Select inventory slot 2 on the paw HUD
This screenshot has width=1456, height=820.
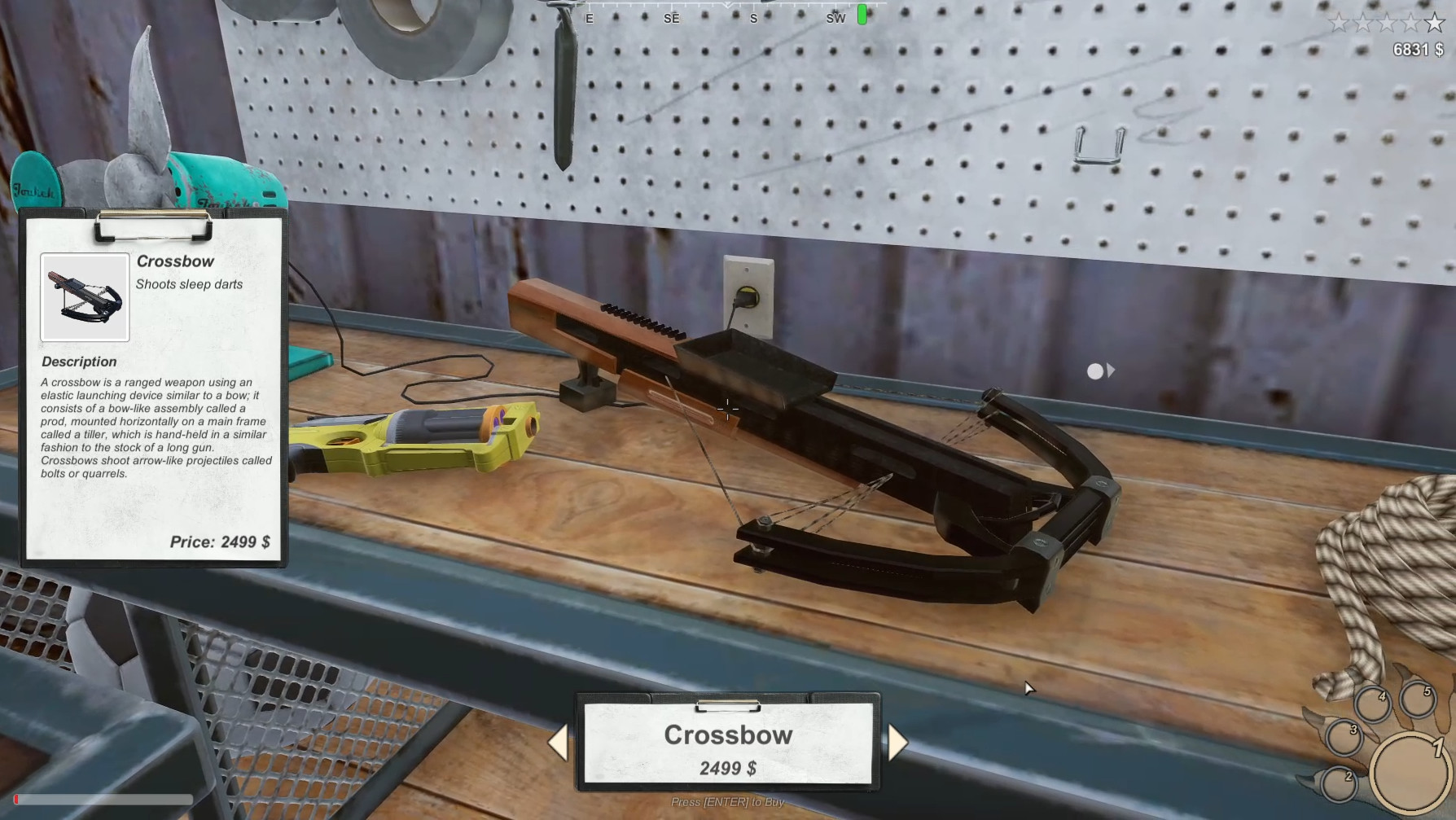[x=1340, y=785]
